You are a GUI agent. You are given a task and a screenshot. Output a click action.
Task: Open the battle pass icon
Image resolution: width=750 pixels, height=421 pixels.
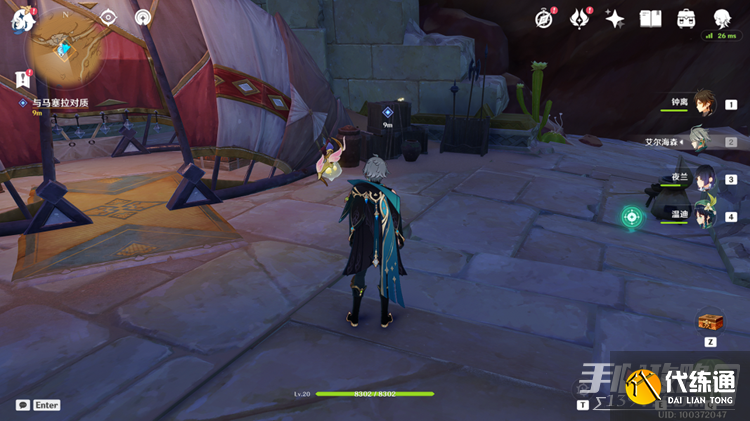[579, 18]
